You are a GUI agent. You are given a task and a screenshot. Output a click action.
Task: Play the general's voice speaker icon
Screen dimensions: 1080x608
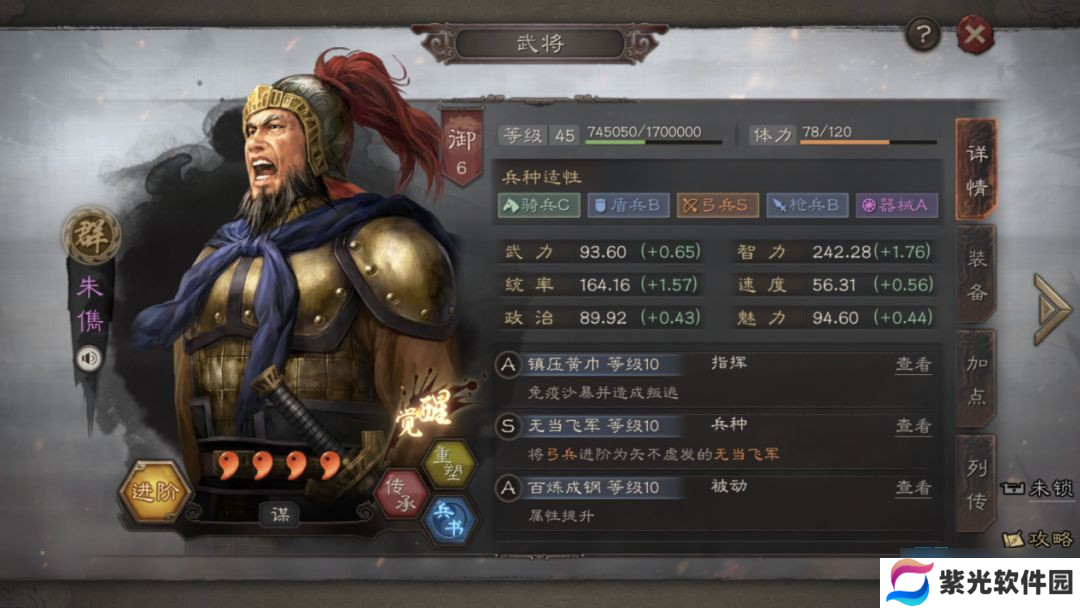pos(89,357)
